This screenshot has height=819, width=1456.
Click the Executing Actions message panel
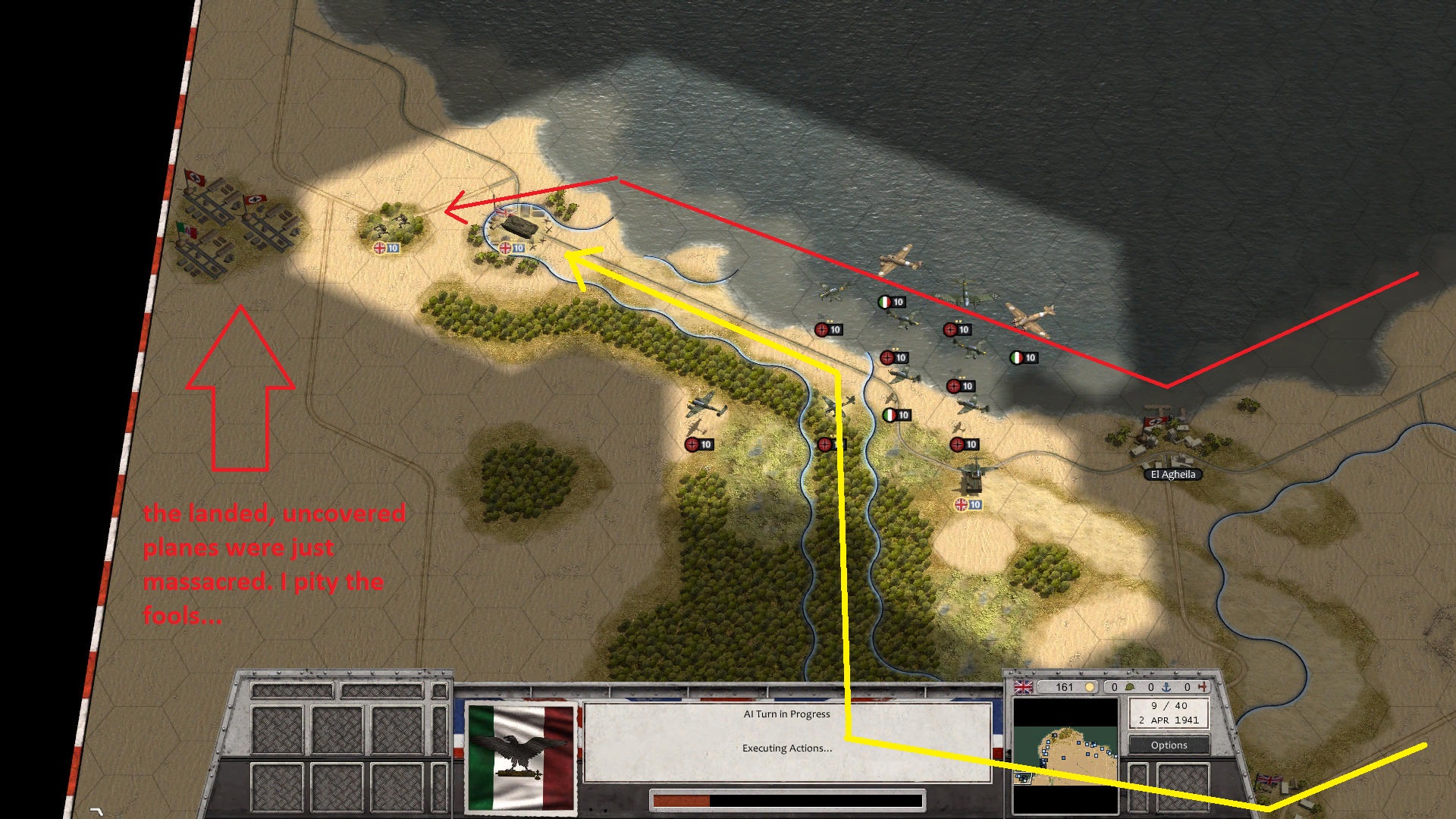786,747
